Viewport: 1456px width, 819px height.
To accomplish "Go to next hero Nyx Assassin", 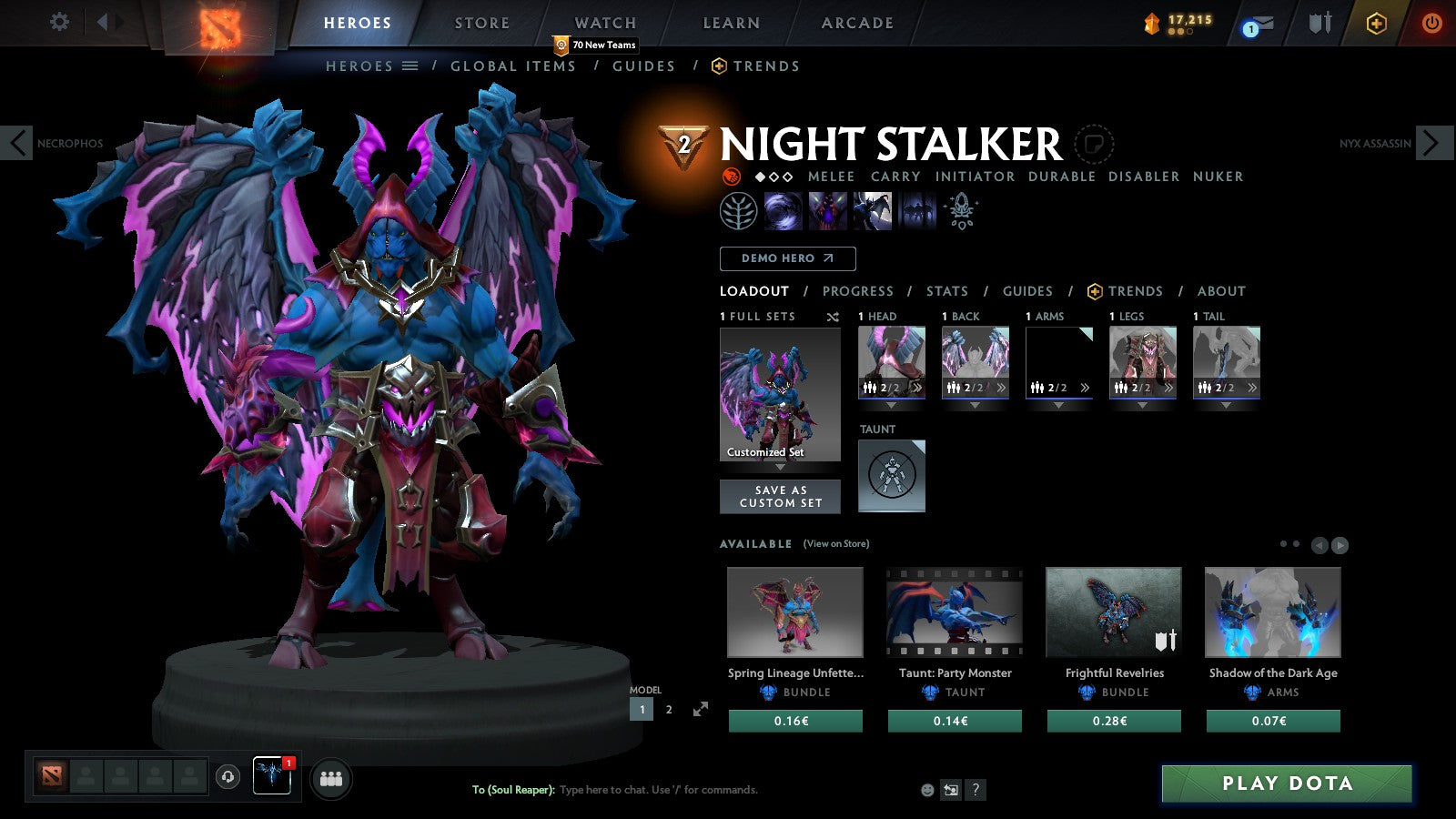I will point(1432,143).
